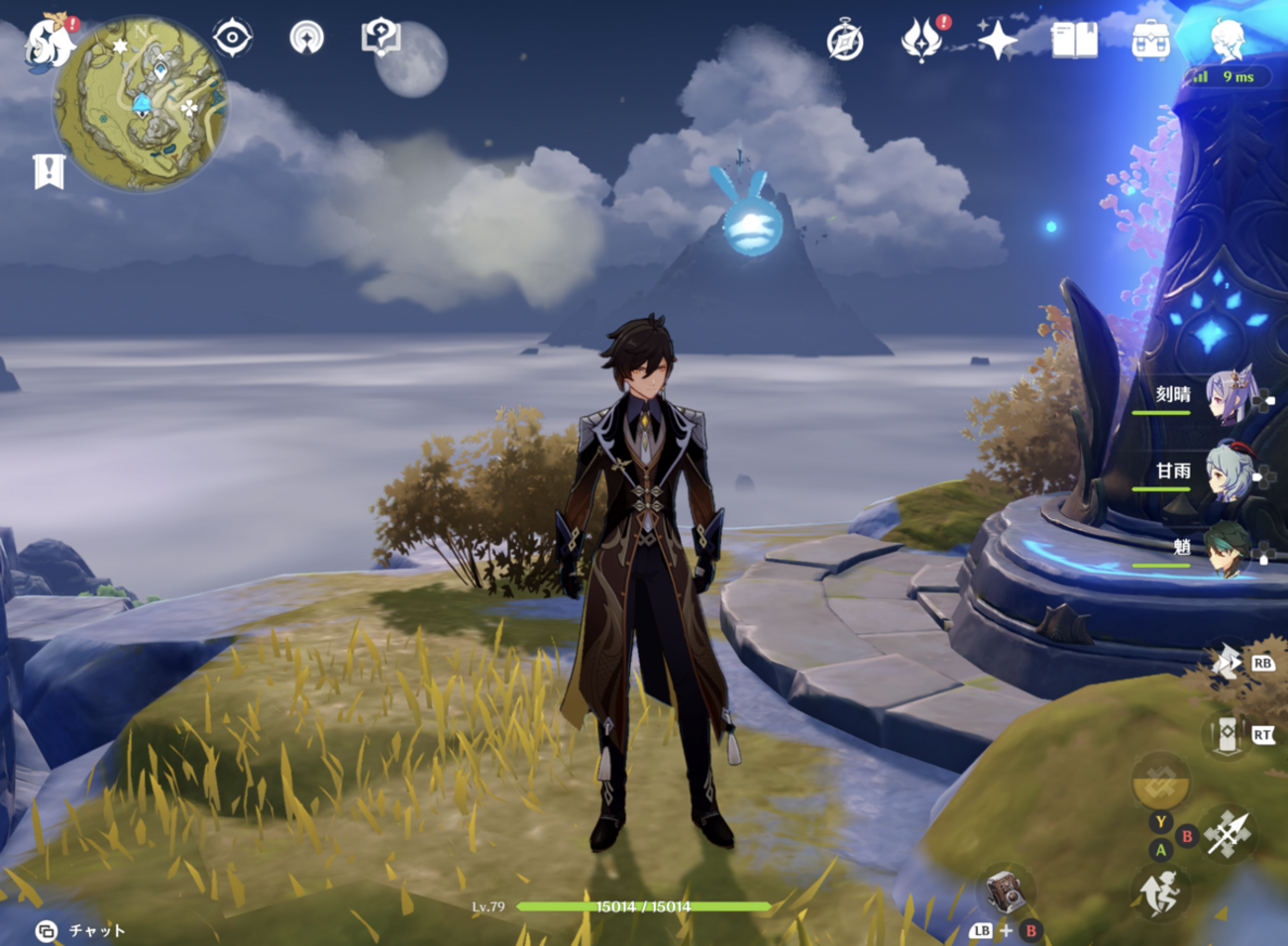Switch to party member 刻晴
The width and height of the screenshot is (1288, 946).
coord(1229,396)
